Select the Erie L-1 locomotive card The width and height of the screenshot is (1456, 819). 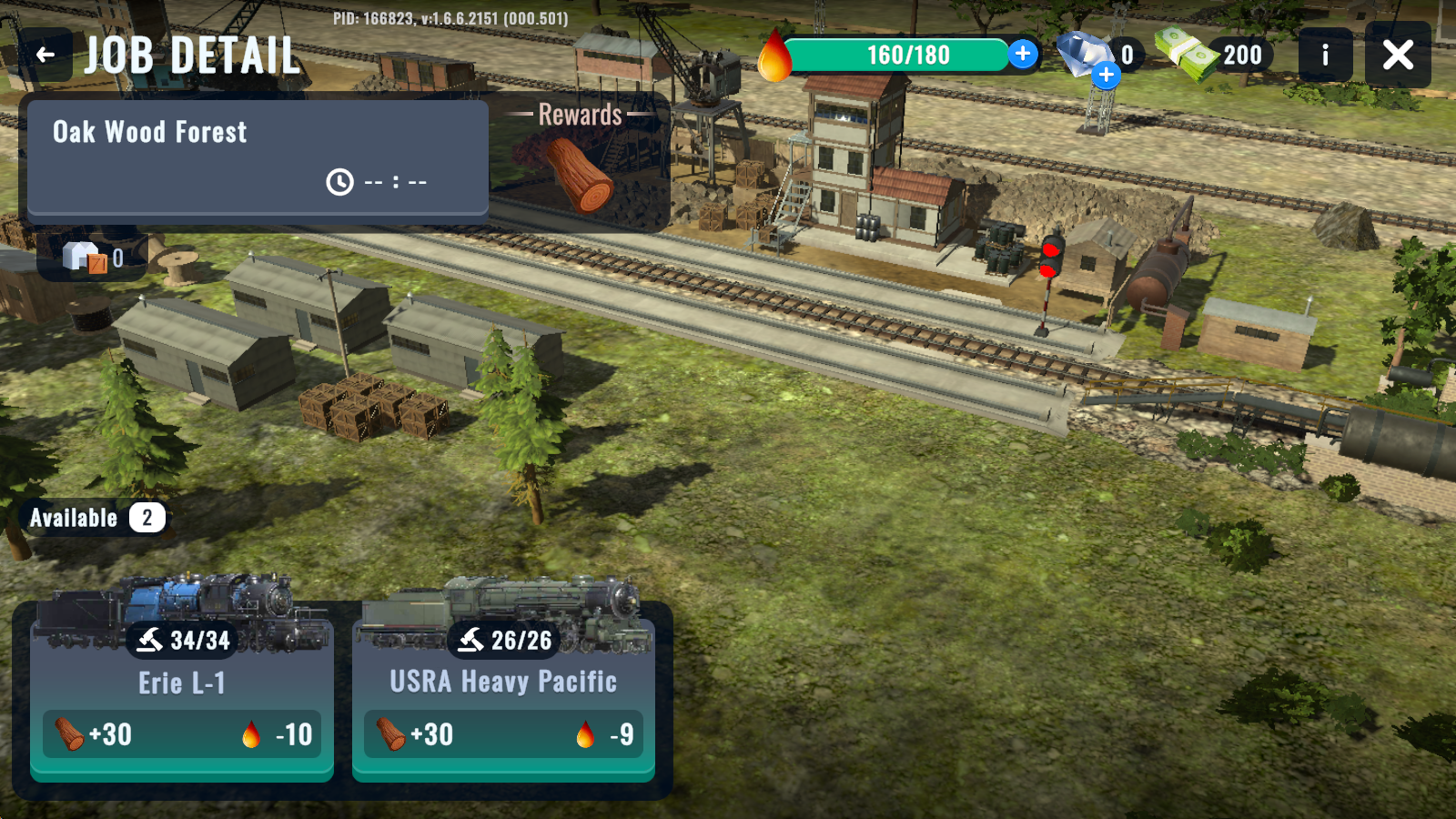[182, 692]
